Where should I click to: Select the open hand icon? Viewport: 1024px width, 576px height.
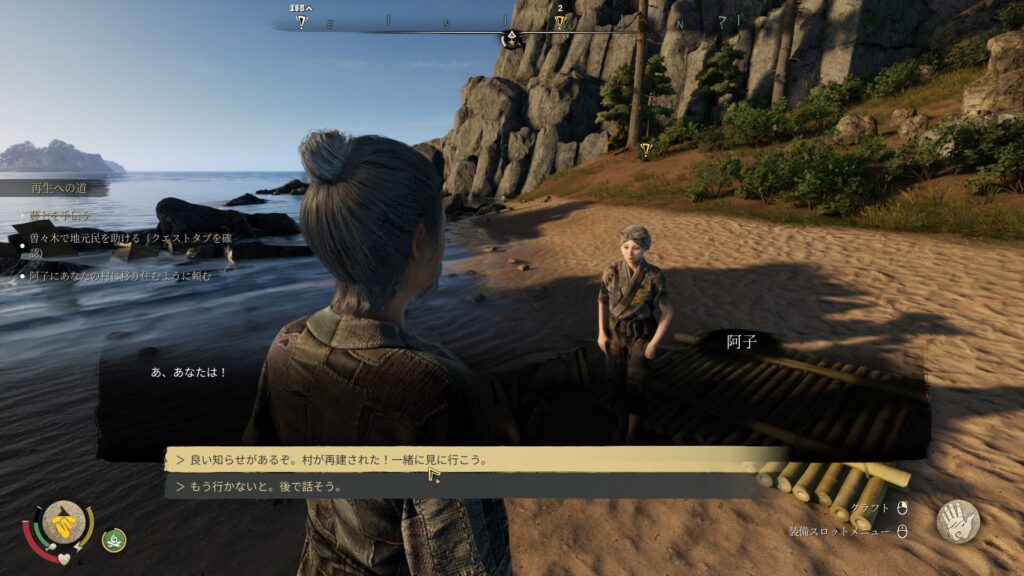(957, 521)
